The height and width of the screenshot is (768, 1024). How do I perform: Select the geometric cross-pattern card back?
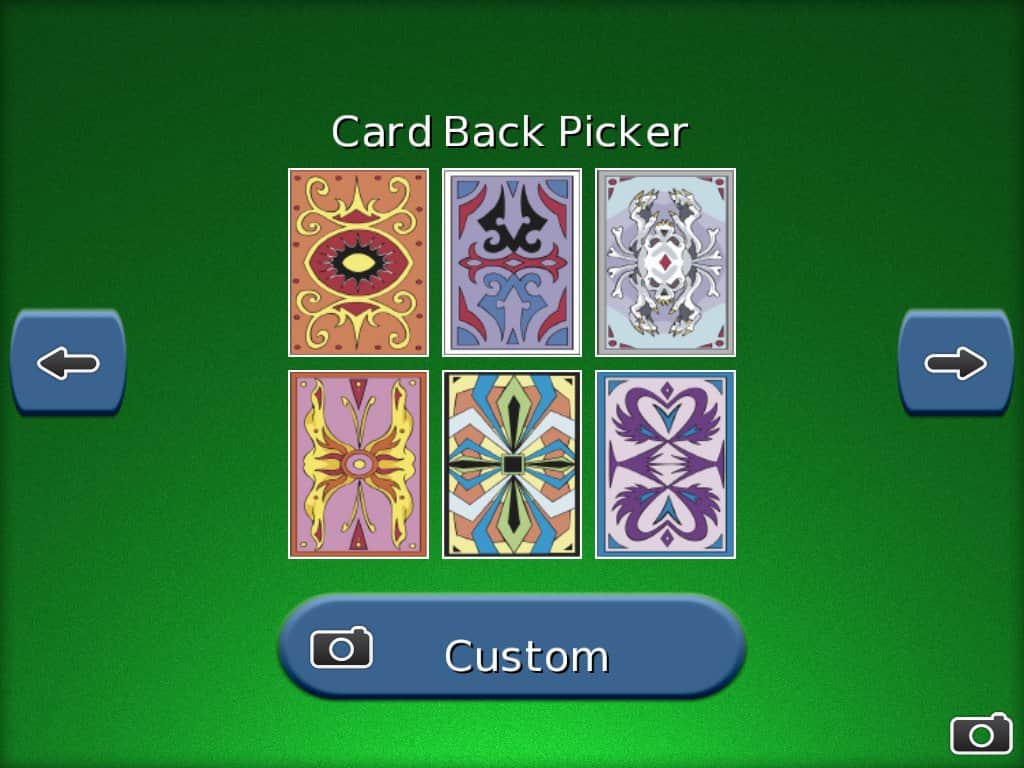click(x=512, y=464)
